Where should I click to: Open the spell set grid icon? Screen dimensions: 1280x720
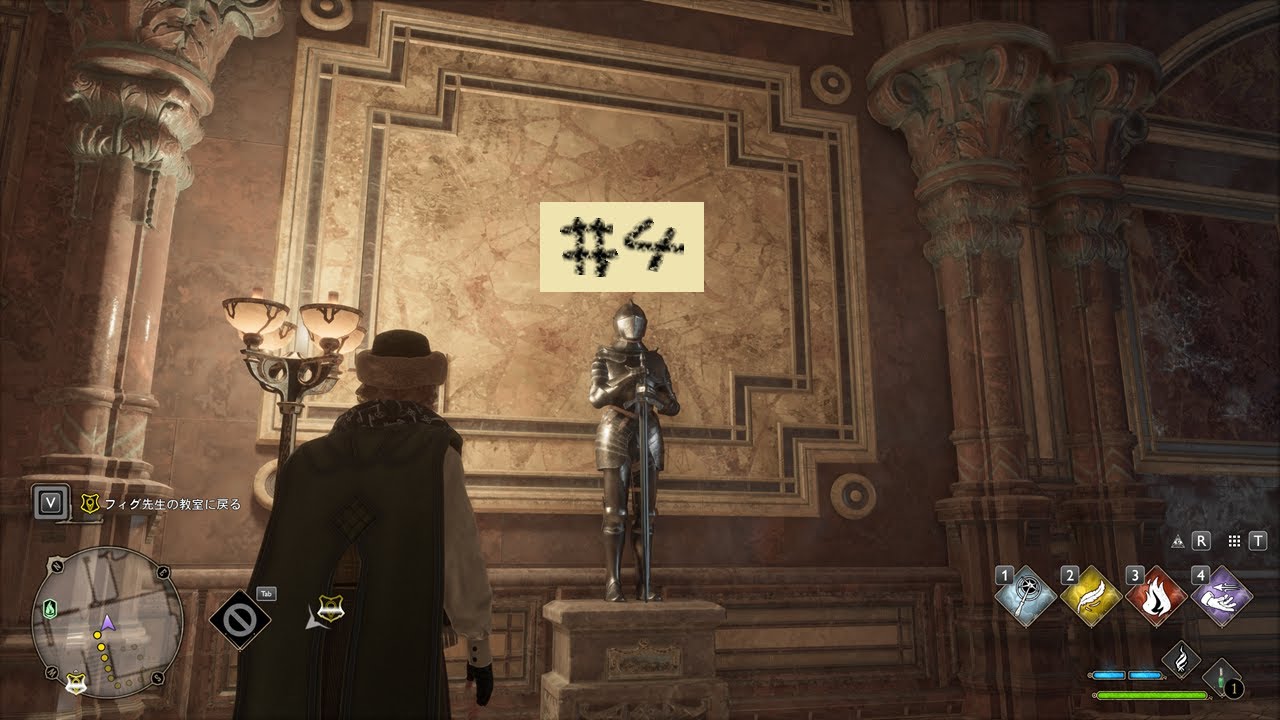pyautogui.click(x=1233, y=541)
